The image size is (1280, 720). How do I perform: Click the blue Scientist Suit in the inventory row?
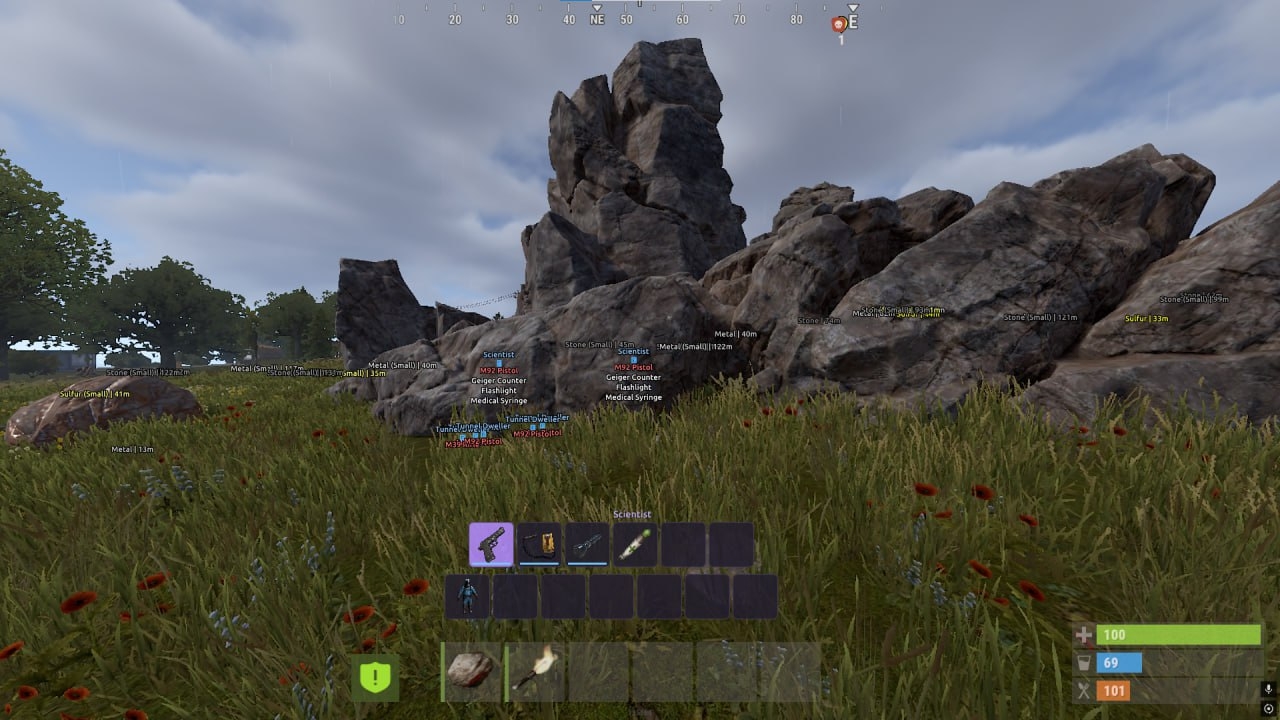[x=467, y=594]
